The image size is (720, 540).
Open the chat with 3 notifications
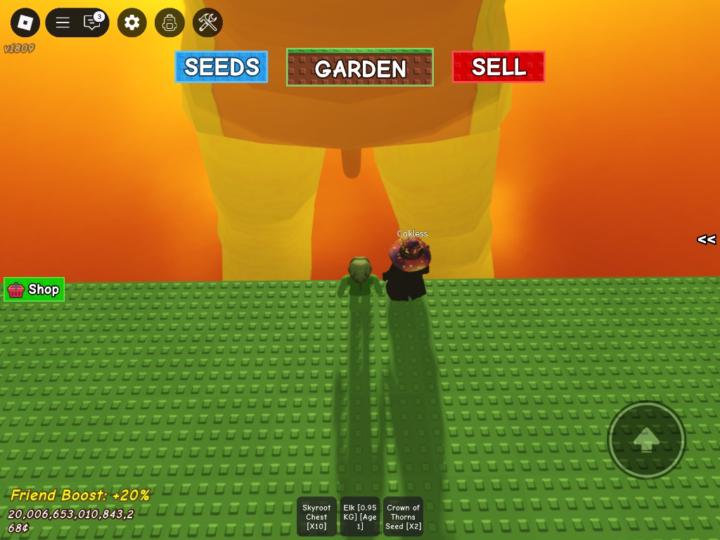[93, 22]
